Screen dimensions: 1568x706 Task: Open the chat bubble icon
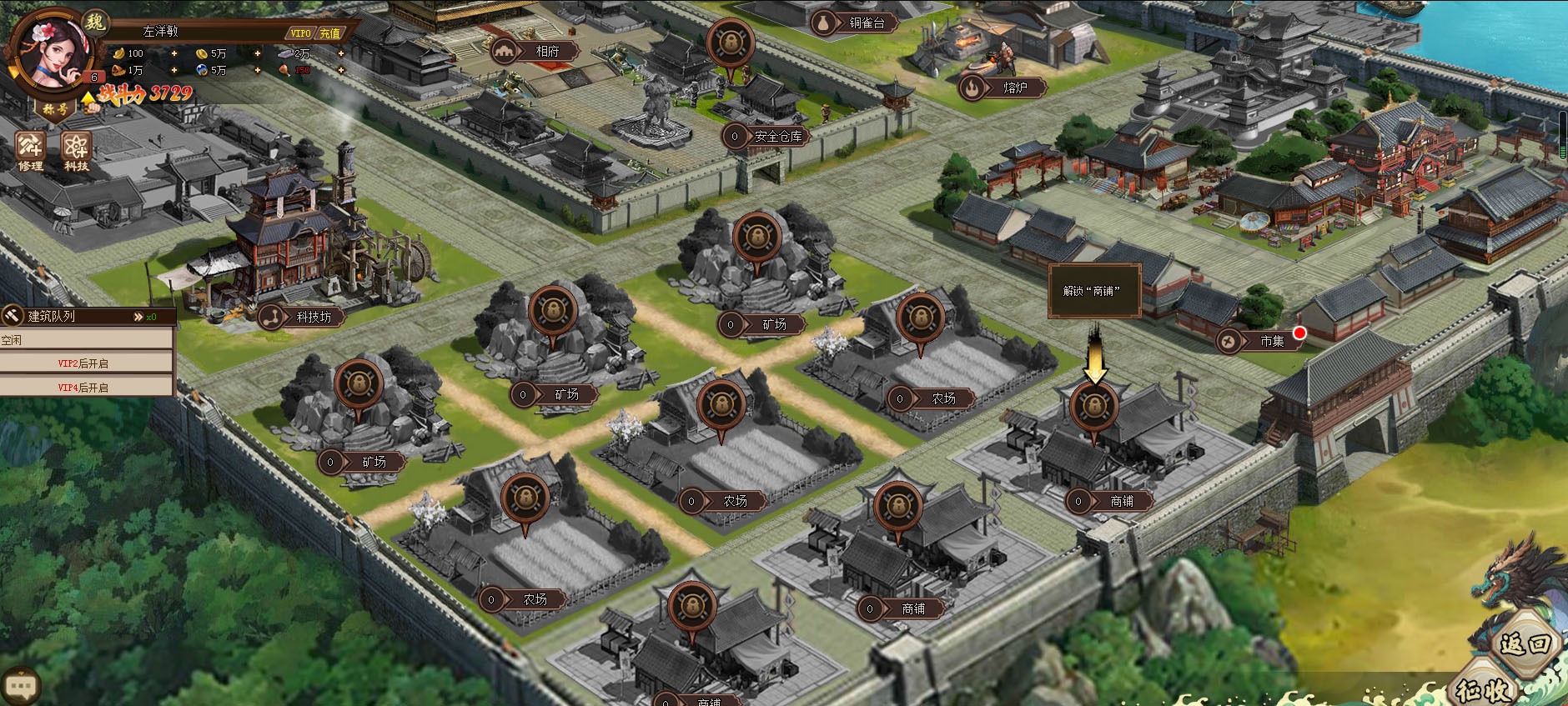point(21,686)
